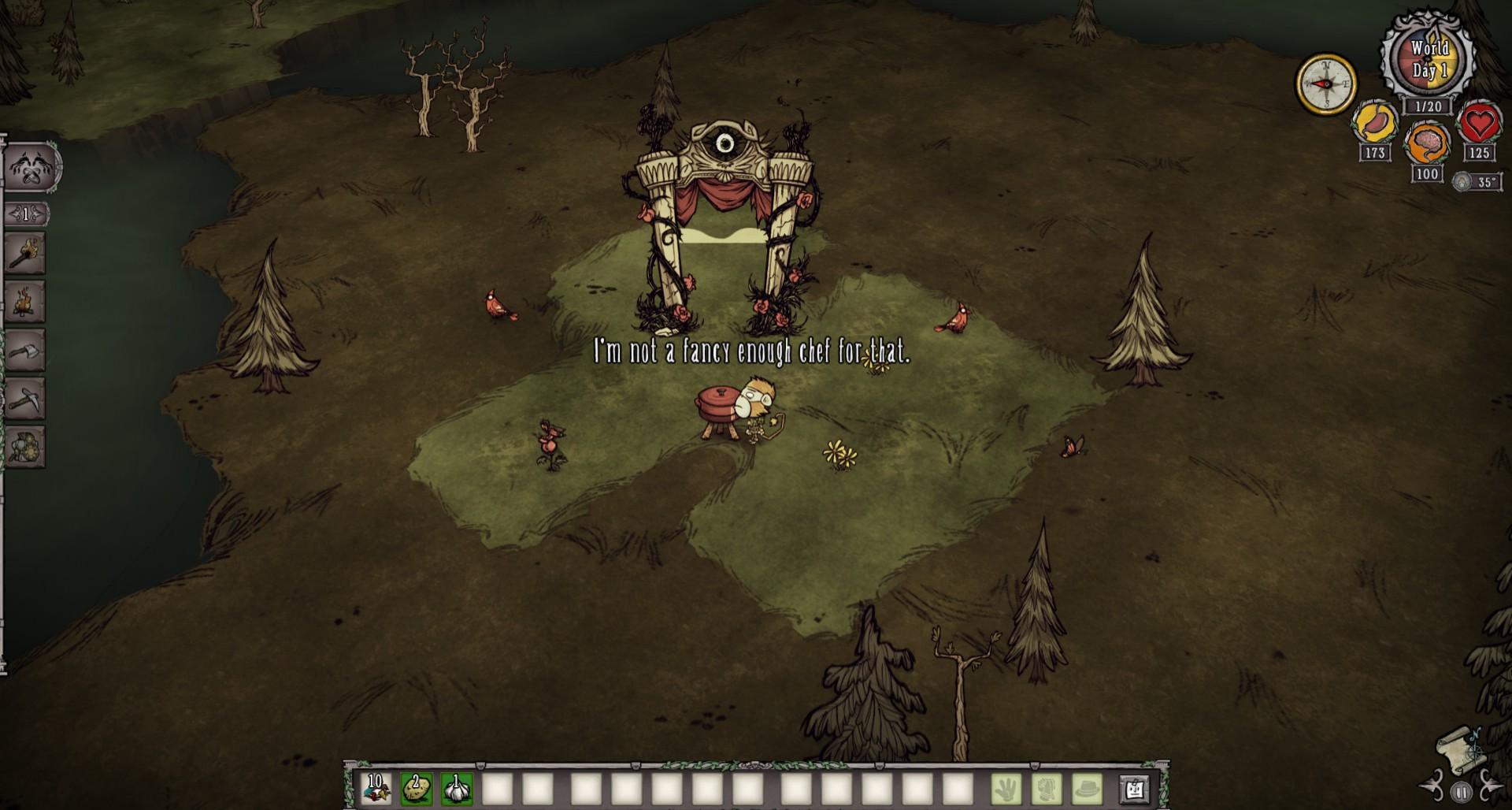
Task: Pick up the potatoes in inventory
Action: click(417, 788)
